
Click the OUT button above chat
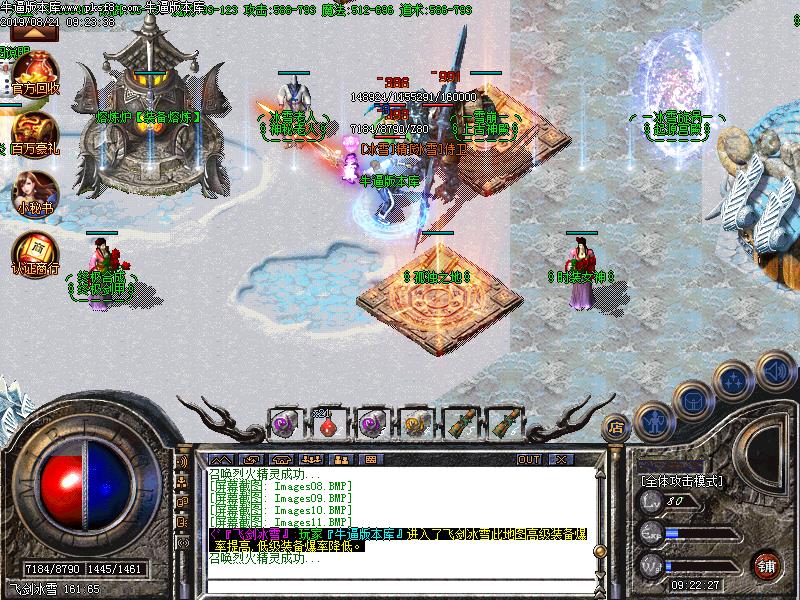[528, 459]
